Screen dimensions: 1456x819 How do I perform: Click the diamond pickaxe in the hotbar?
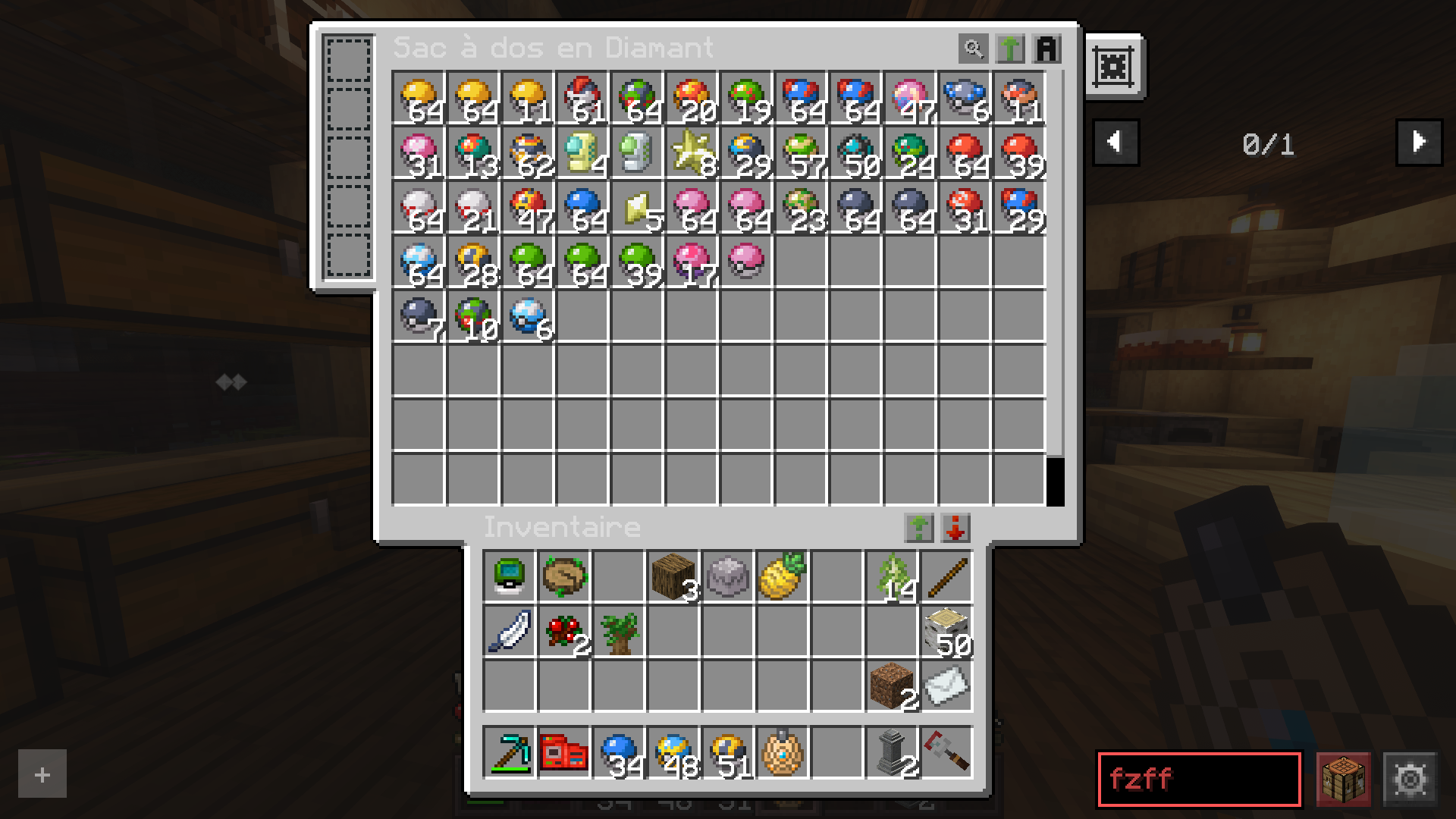tap(509, 752)
